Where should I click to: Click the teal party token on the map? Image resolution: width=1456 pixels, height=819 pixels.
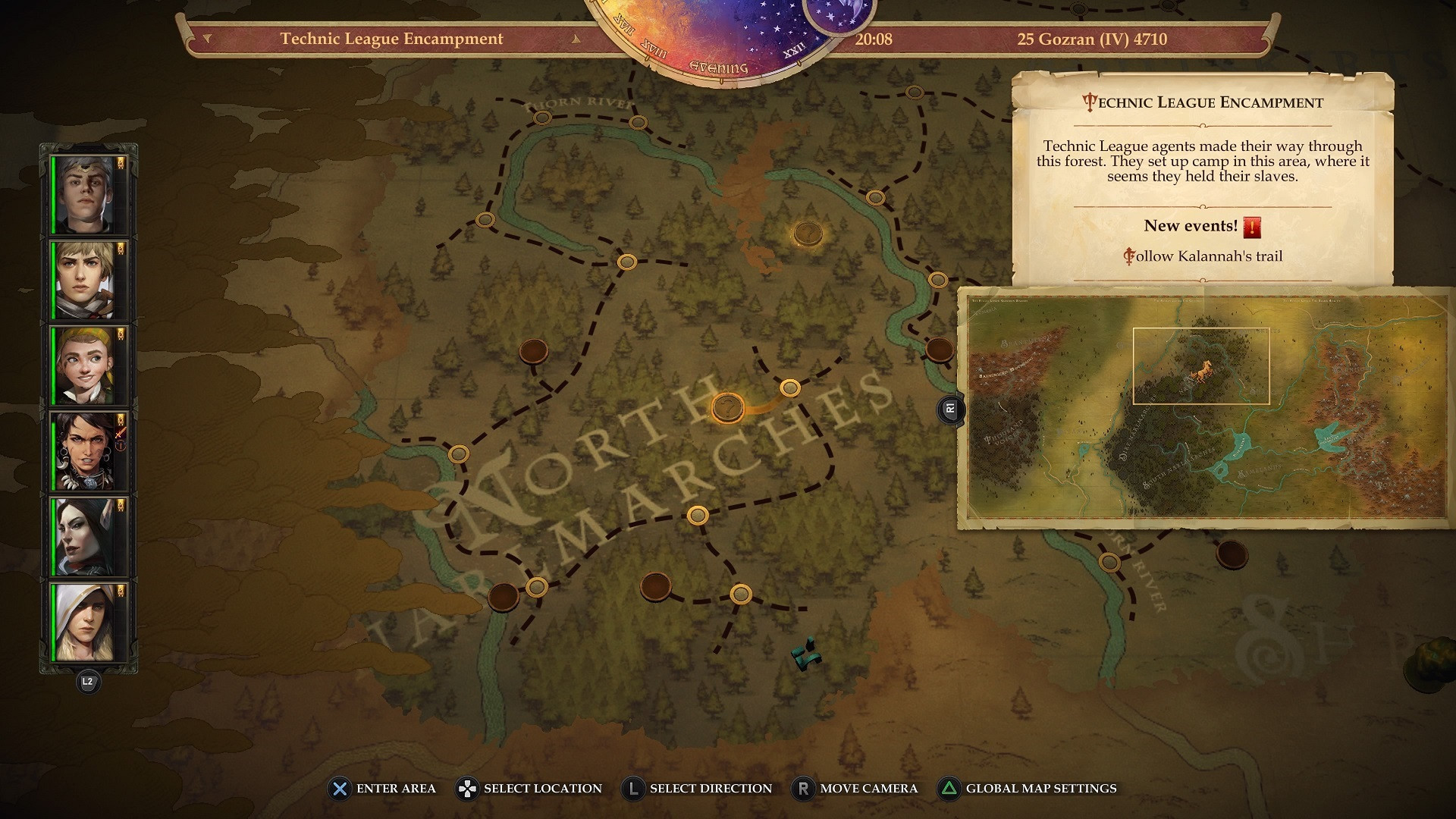[807, 654]
